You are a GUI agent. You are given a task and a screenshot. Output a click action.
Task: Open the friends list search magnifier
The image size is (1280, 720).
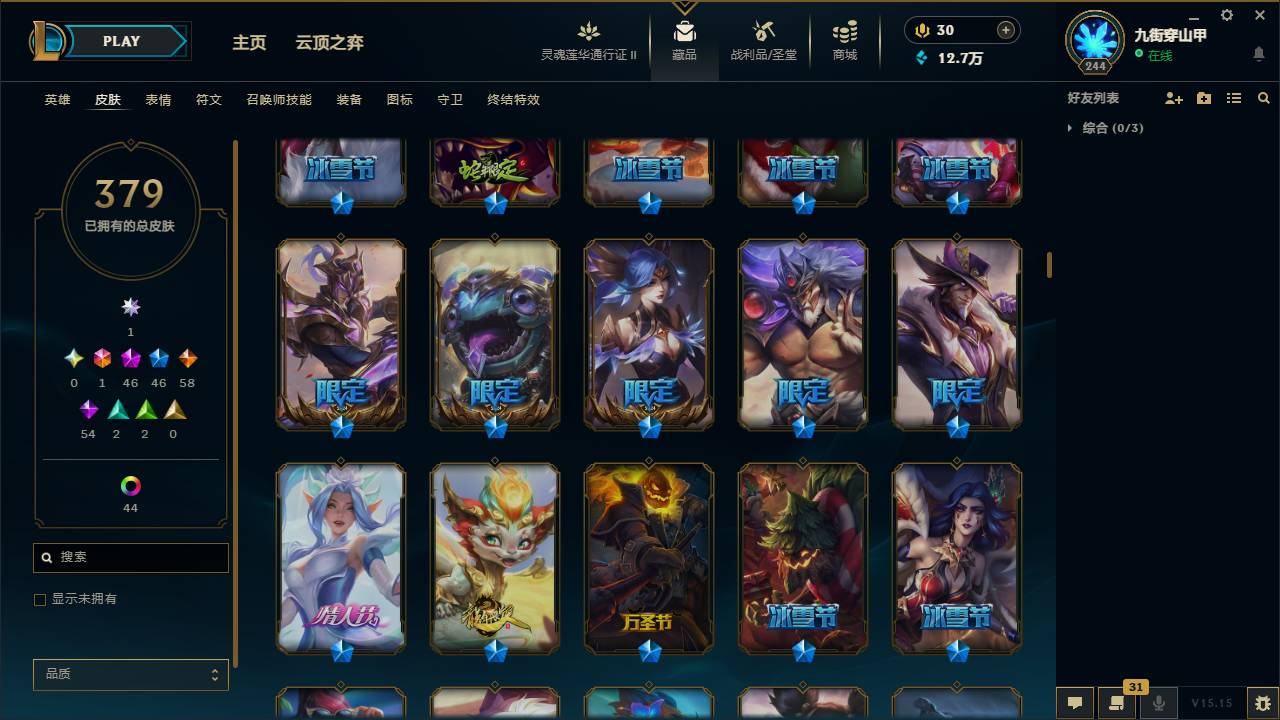[x=1264, y=97]
